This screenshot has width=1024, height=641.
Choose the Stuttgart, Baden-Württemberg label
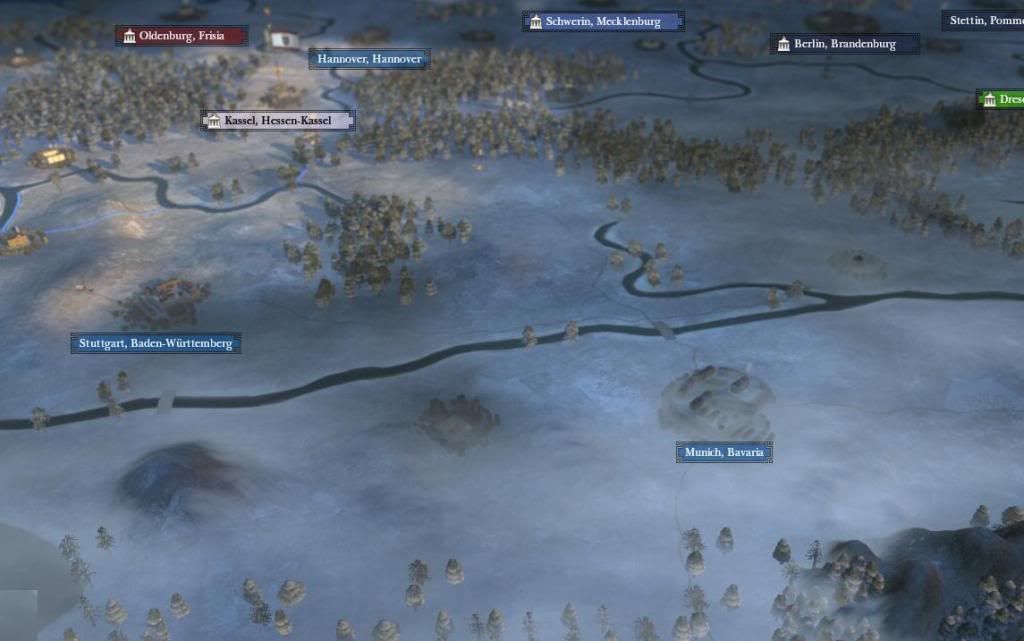pyautogui.click(x=156, y=343)
